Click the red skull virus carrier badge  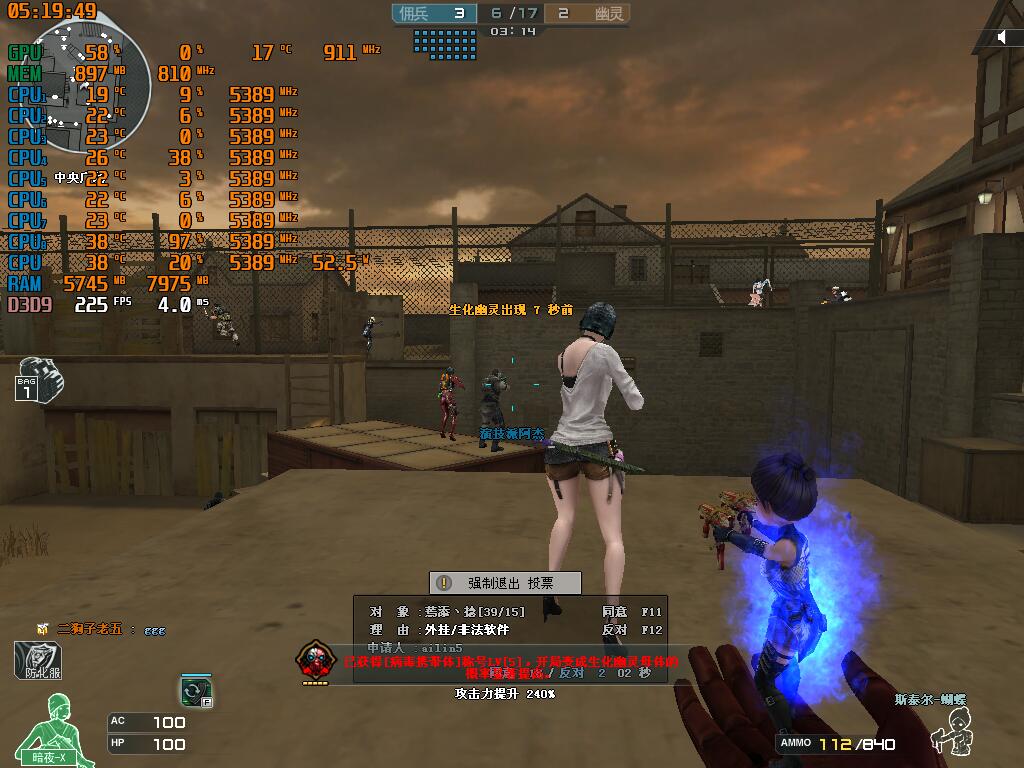(315, 662)
